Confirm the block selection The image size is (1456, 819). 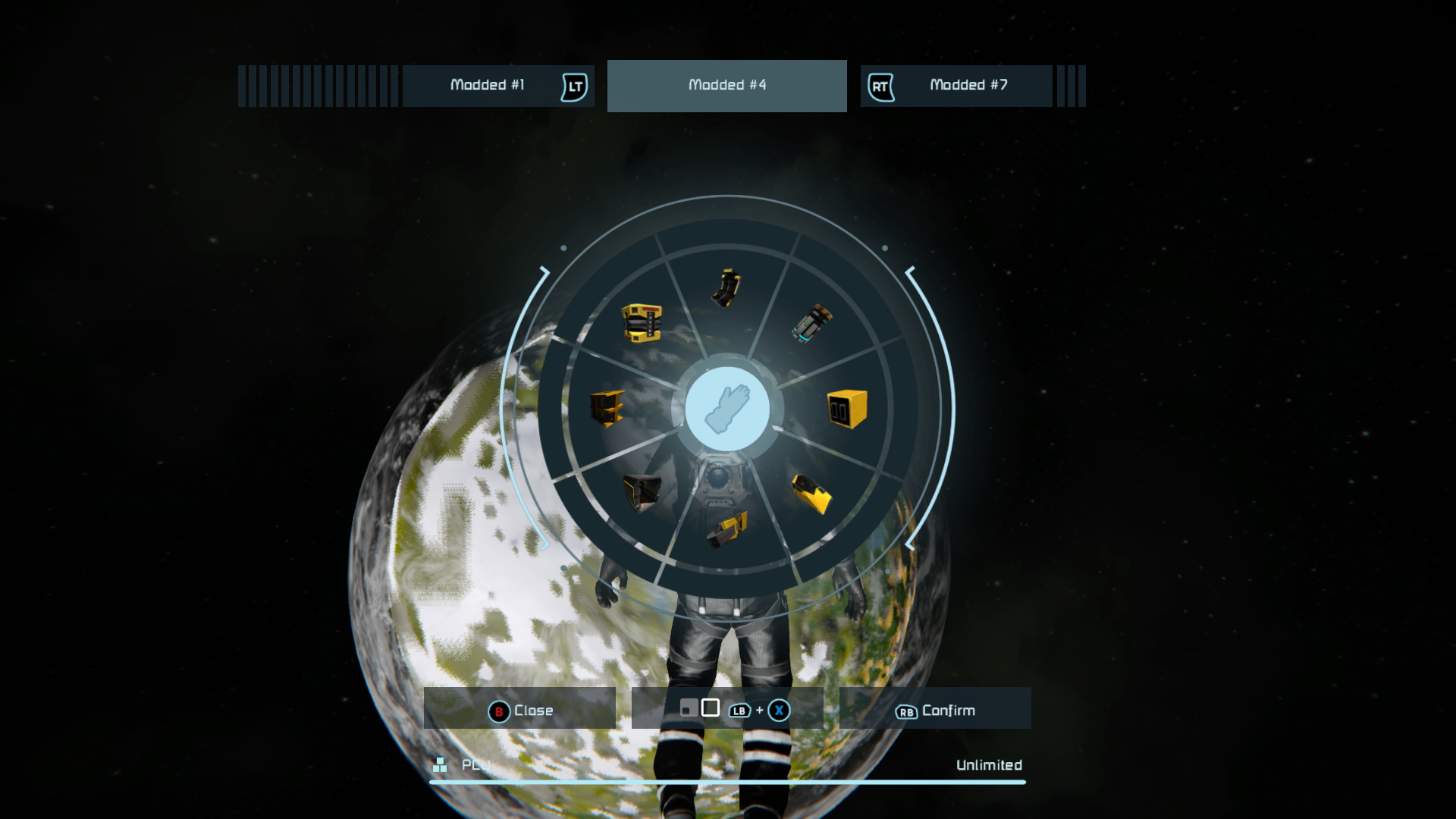click(x=934, y=709)
